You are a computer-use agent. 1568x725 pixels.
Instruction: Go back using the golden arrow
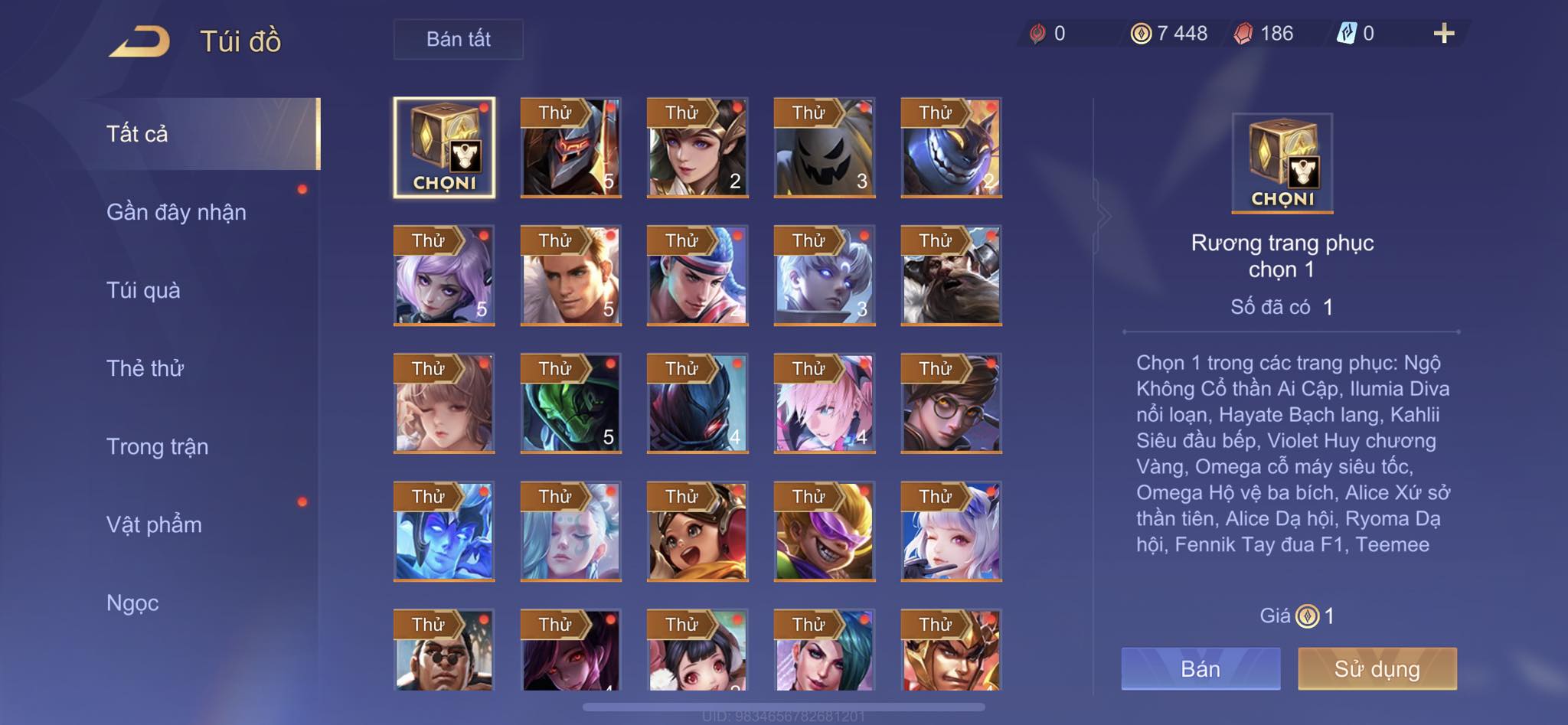[x=139, y=41]
